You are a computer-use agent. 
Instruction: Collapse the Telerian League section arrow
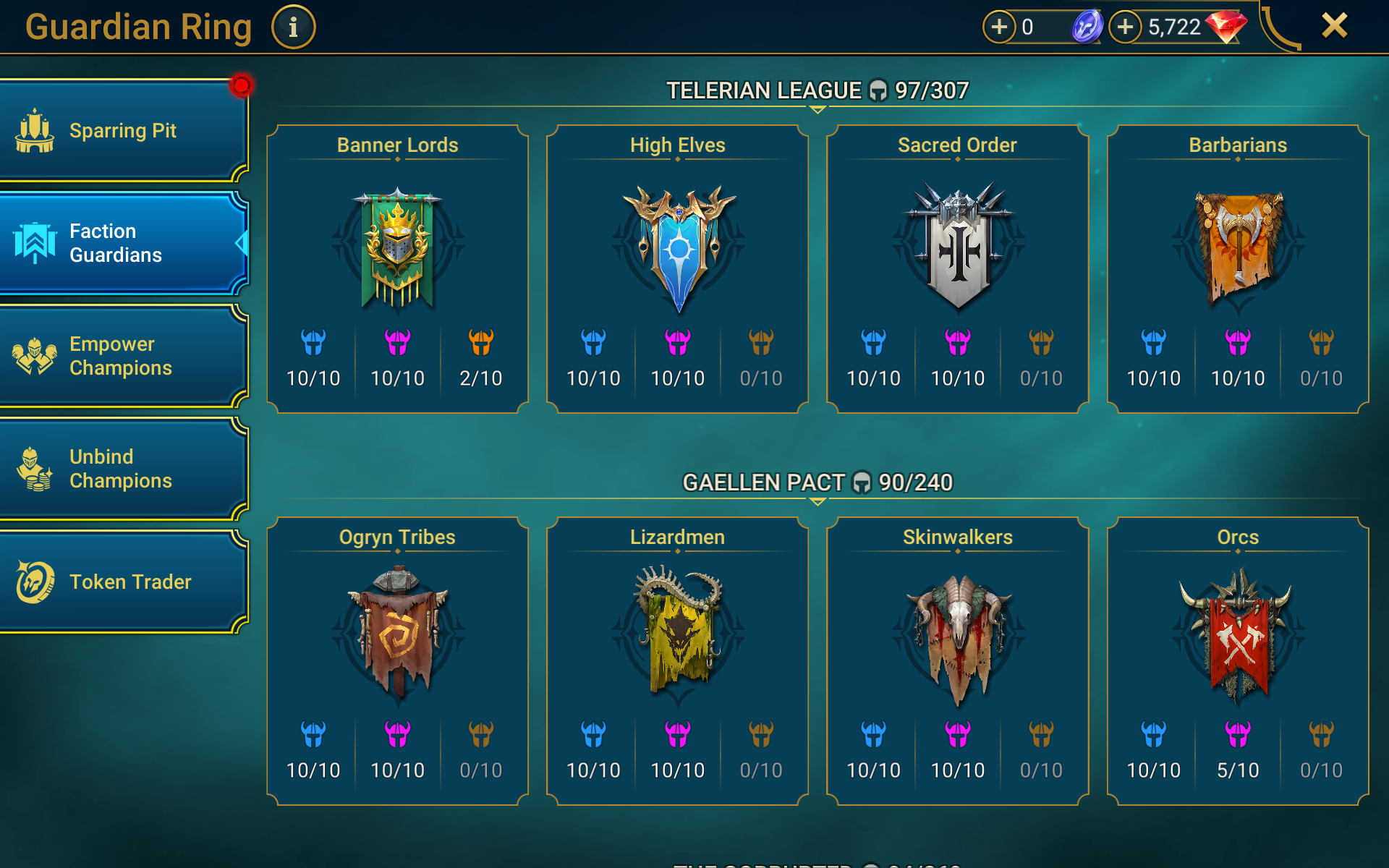(x=817, y=110)
